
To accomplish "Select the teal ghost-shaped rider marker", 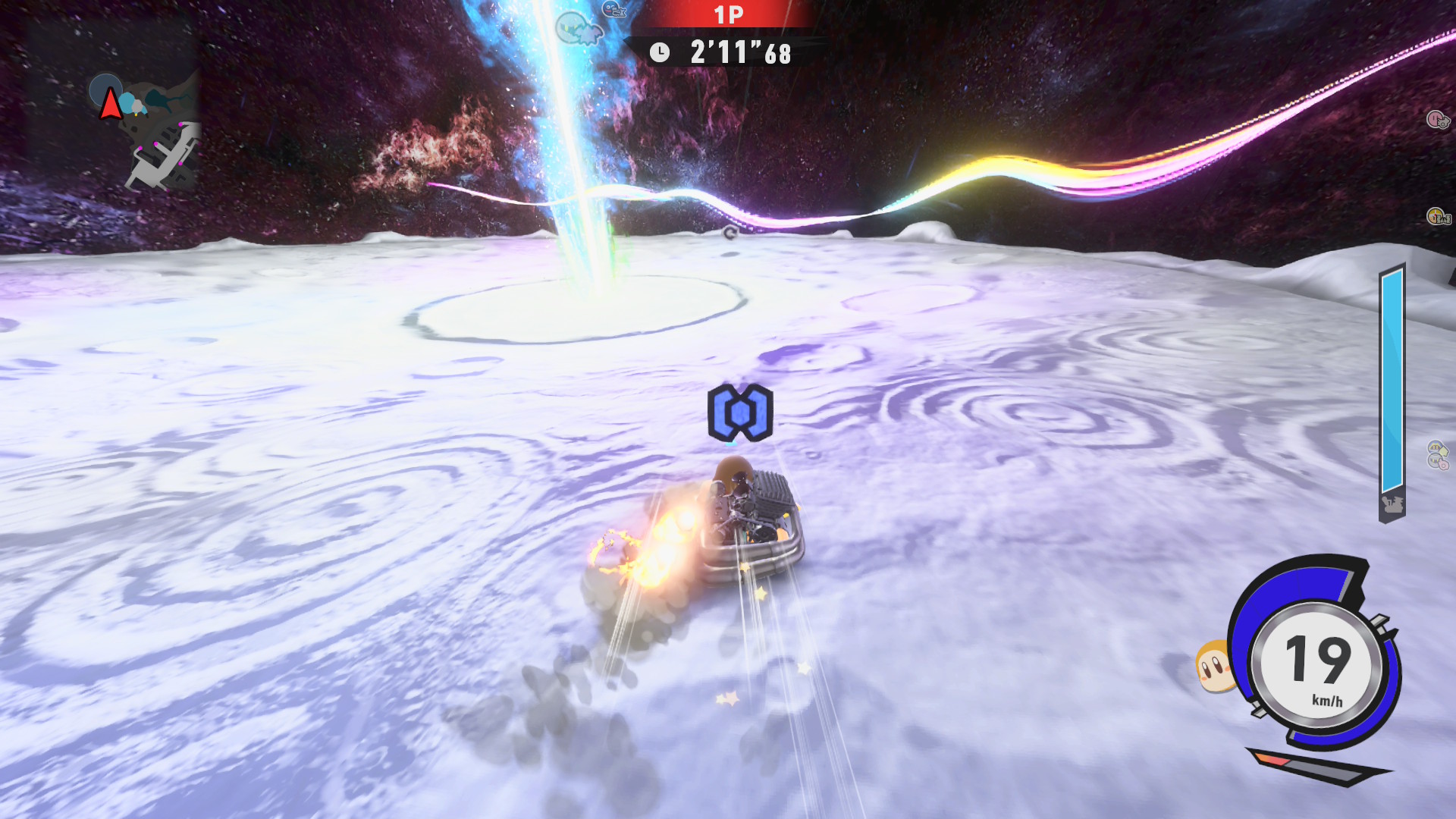I will click(579, 30).
